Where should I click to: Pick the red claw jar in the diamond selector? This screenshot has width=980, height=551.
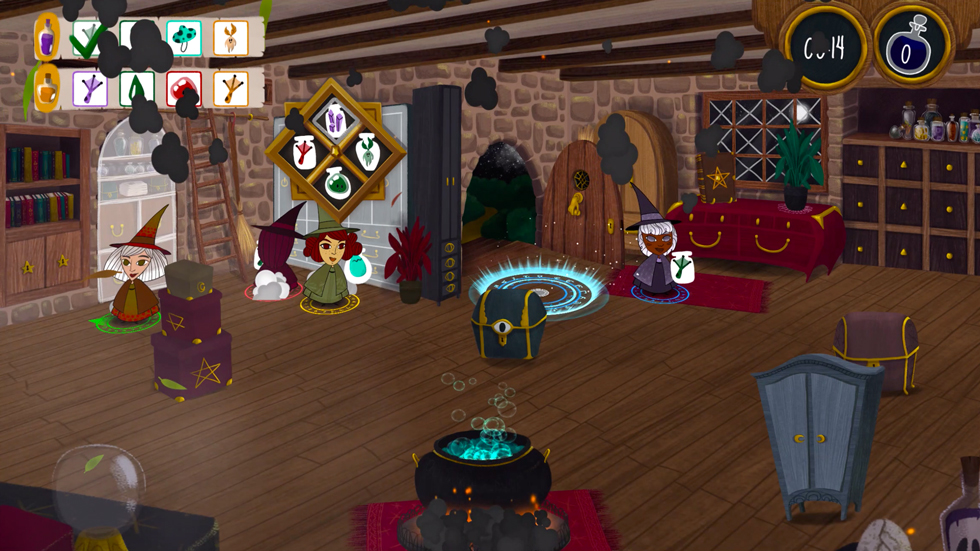(303, 152)
